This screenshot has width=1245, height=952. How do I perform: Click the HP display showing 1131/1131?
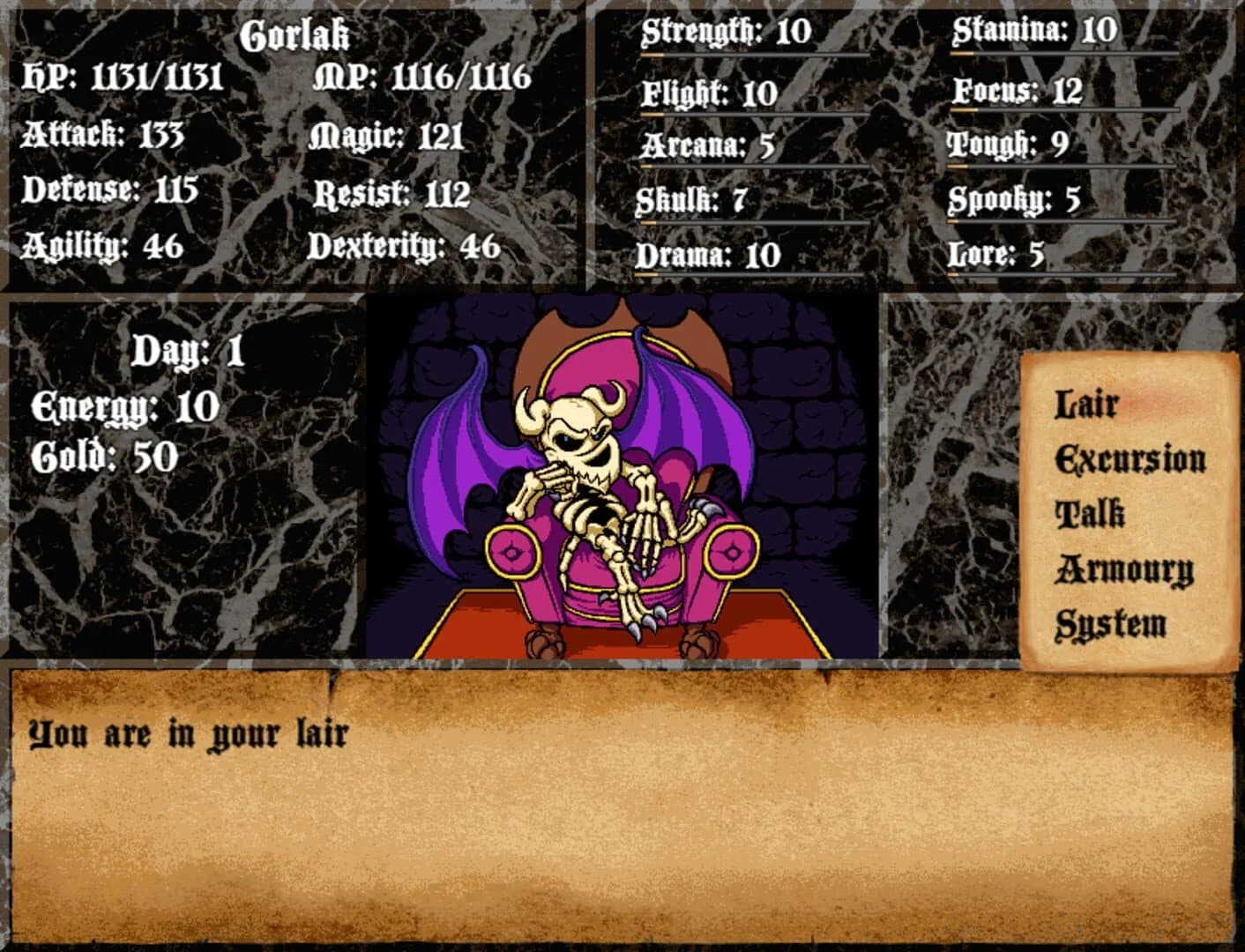click(126, 78)
